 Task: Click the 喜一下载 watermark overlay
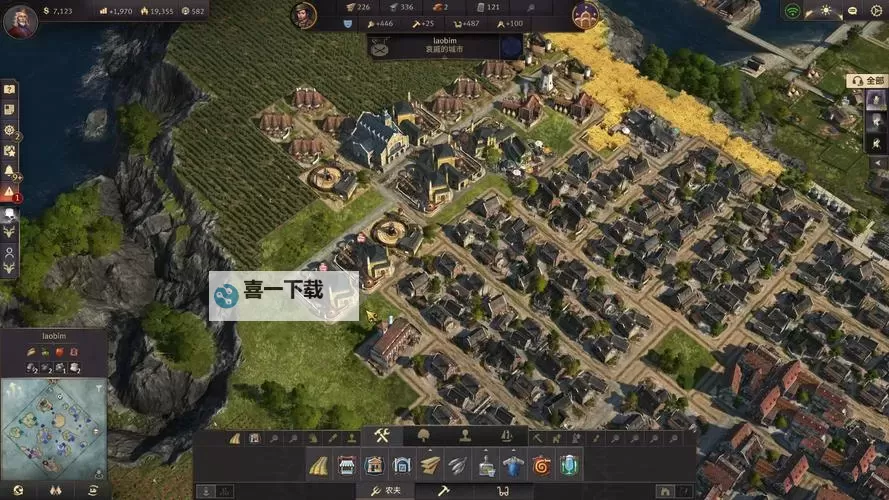[283, 291]
